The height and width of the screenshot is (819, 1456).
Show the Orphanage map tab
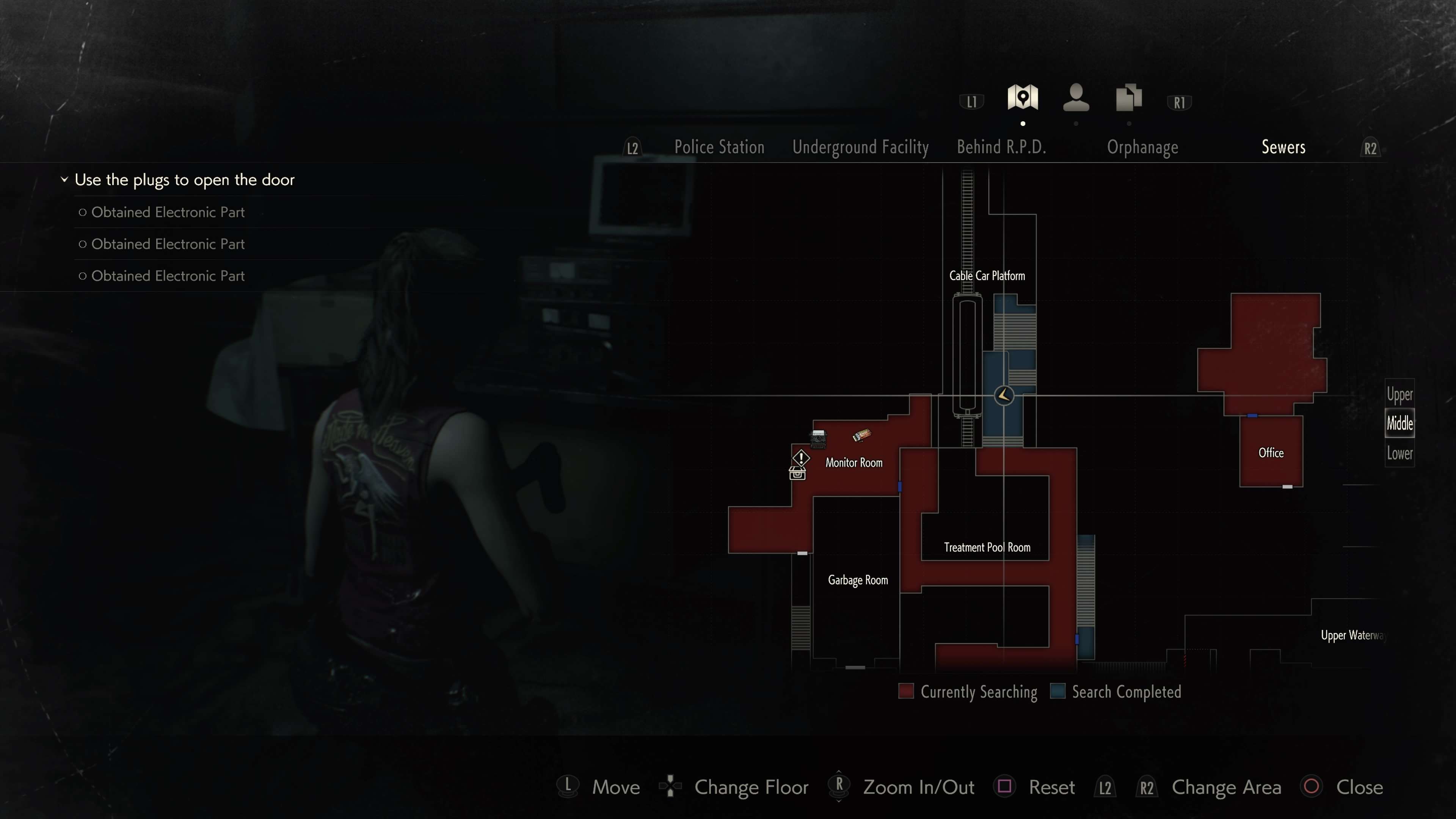pyautogui.click(x=1142, y=147)
